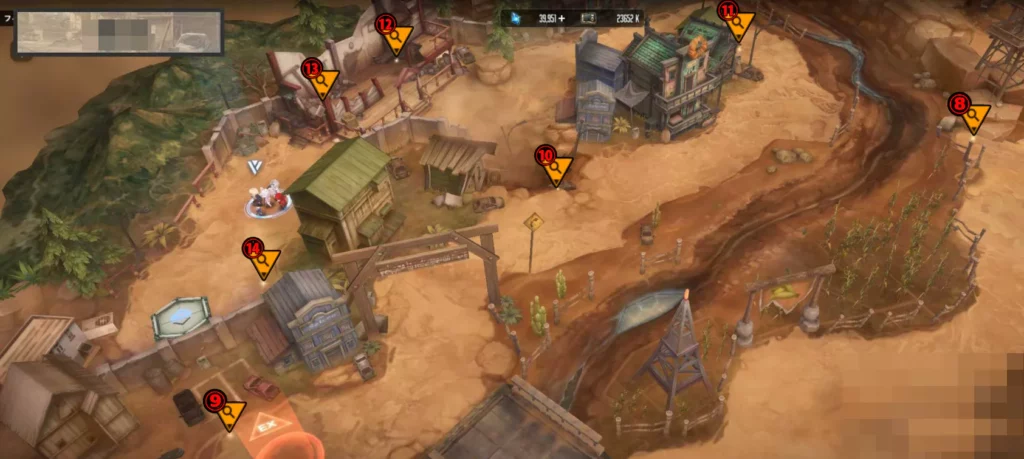Add currency with the plus button
Image resolution: width=1024 pixels, height=459 pixels.
point(562,18)
